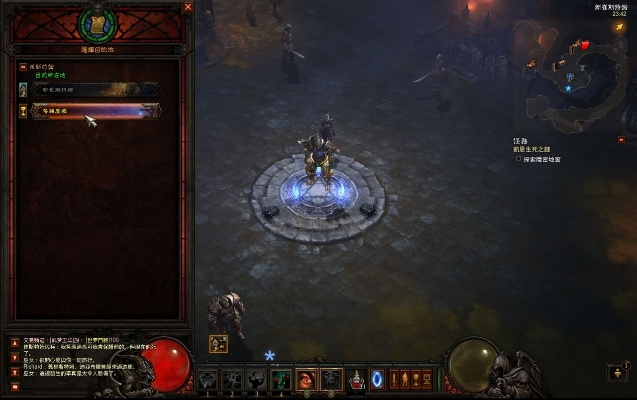Open the notification icon at bottom right
The width and height of the screenshot is (637, 400).
click(x=617, y=372)
